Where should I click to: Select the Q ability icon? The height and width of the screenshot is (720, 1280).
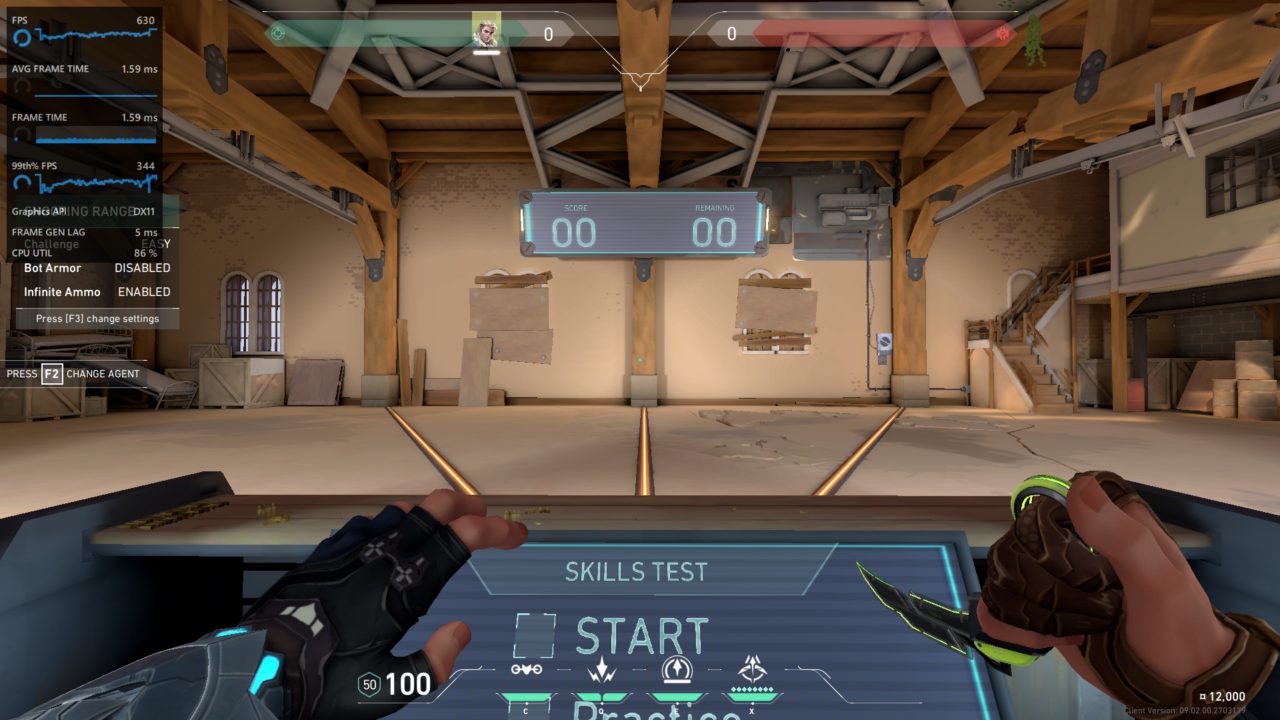[600, 667]
